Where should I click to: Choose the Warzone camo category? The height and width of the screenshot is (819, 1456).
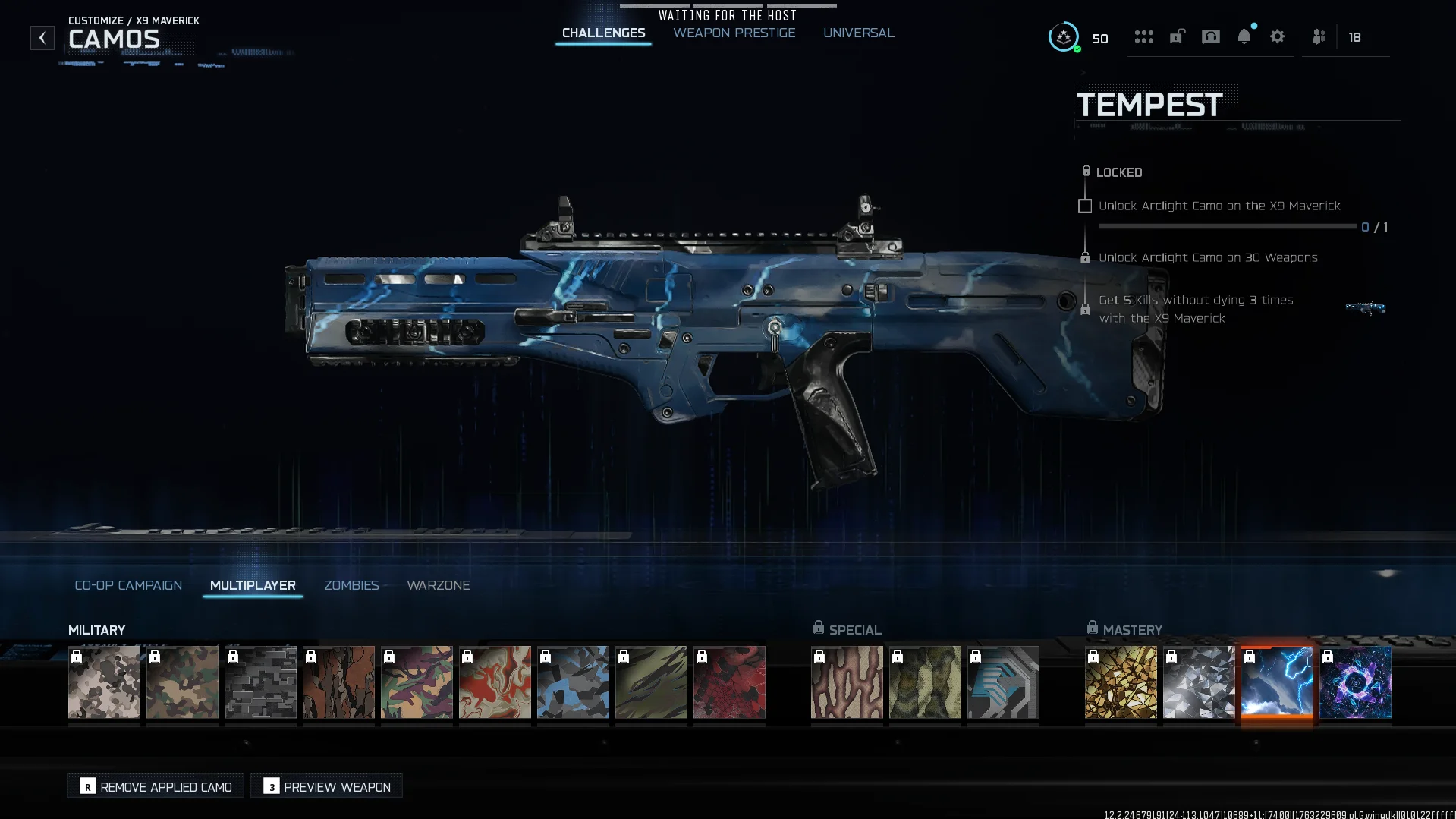coord(438,585)
